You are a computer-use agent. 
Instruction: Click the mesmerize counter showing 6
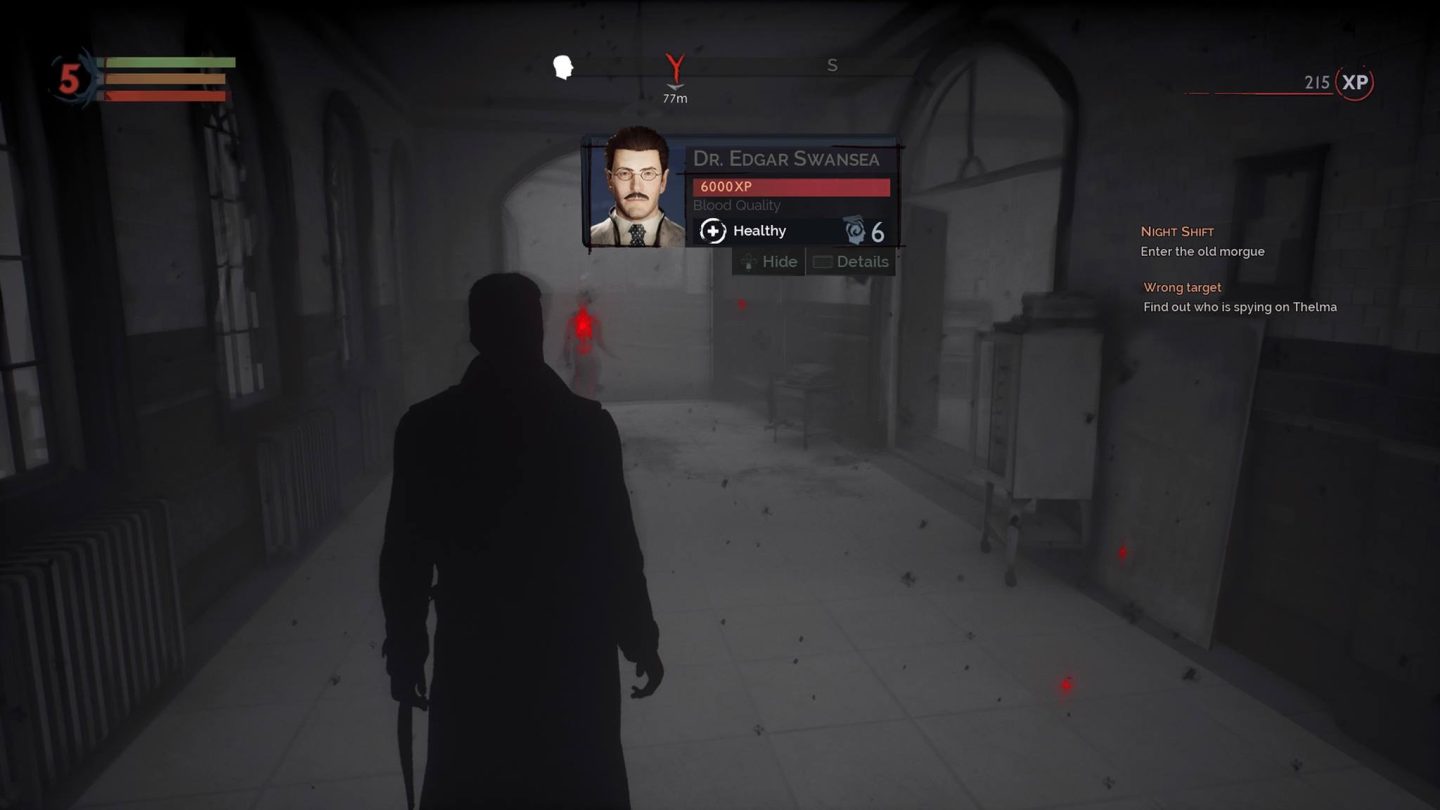(877, 231)
